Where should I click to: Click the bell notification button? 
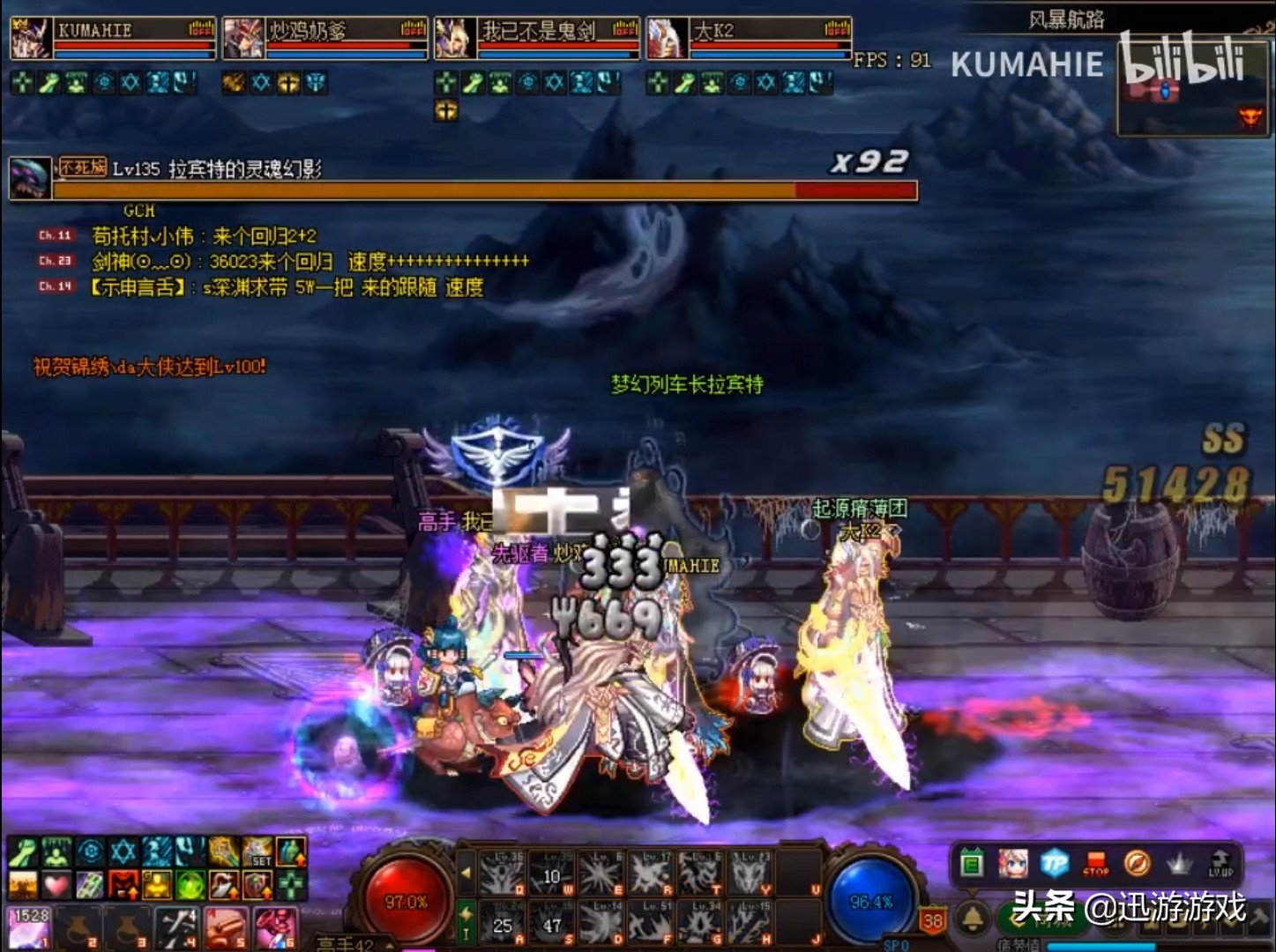point(974,919)
